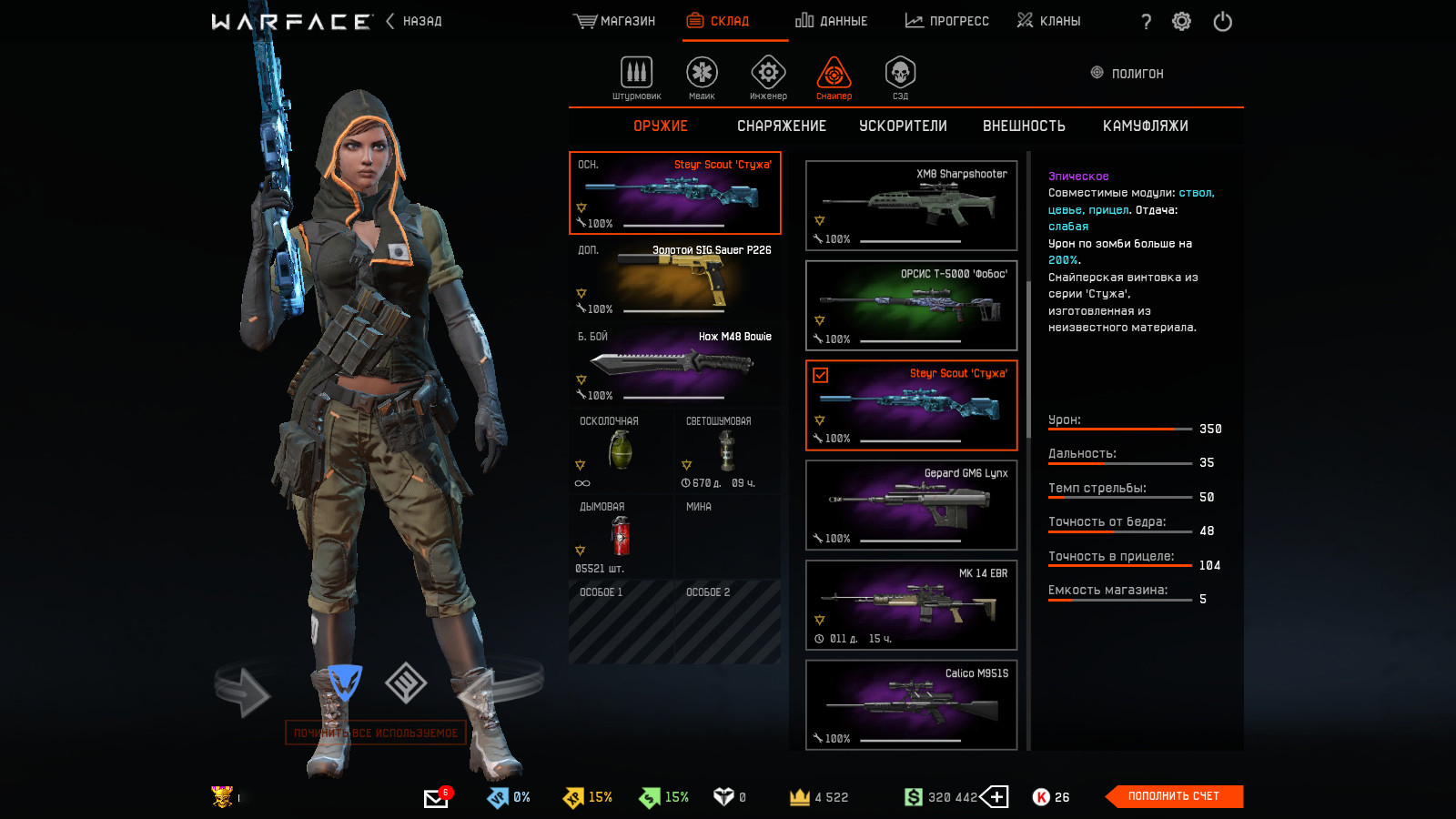Click the power exit icon

coord(1222,22)
